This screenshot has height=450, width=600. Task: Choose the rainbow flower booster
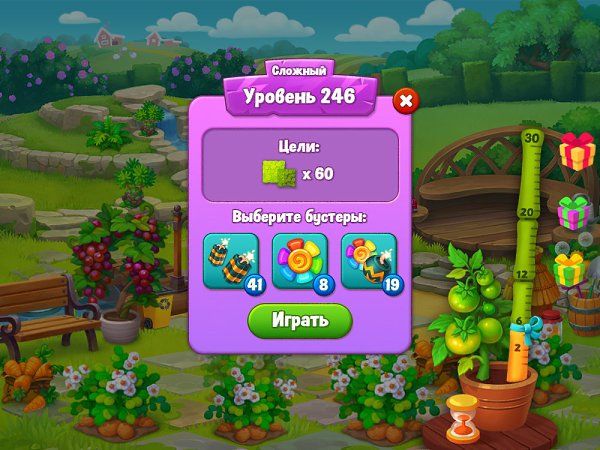300,261
